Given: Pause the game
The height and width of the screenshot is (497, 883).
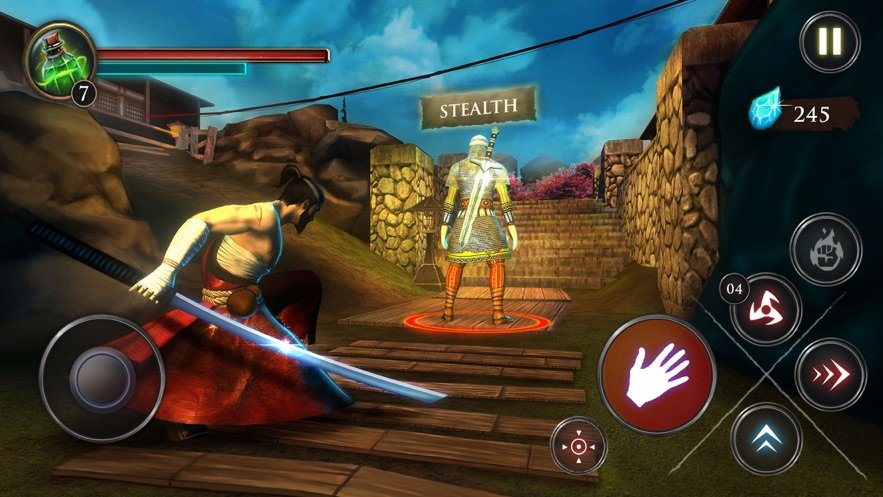Looking at the screenshot, I should [829, 42].
